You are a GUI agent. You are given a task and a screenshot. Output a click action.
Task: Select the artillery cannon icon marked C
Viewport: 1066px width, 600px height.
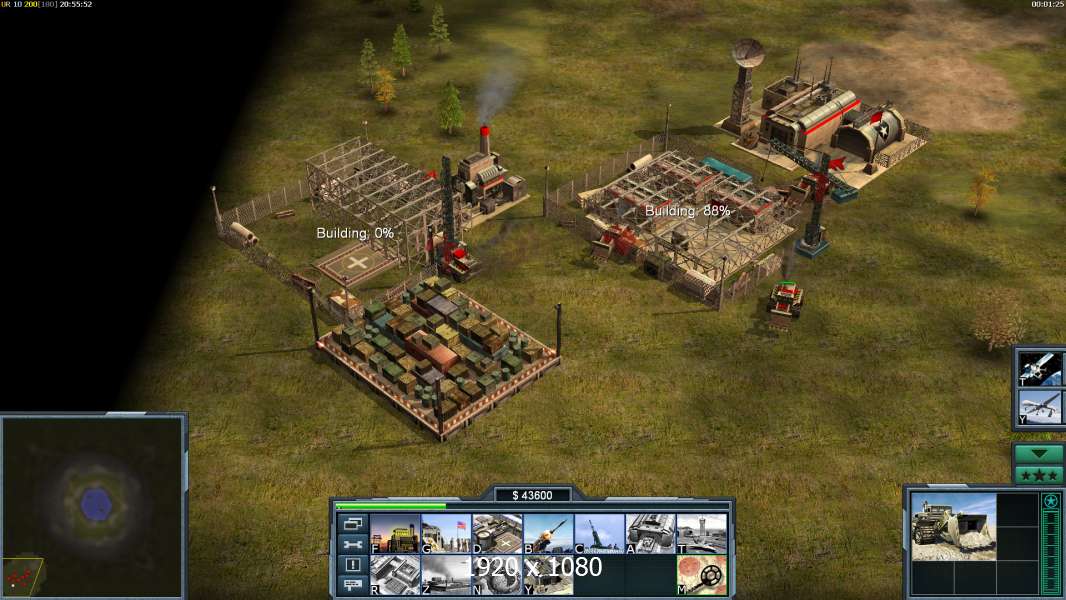click(x=599, y=533)
